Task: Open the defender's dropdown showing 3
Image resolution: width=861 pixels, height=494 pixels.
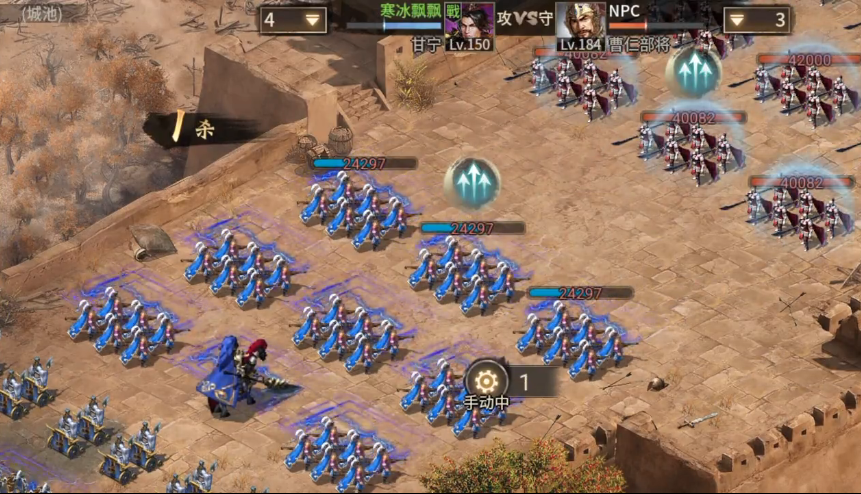Action: tap(756, 20)
